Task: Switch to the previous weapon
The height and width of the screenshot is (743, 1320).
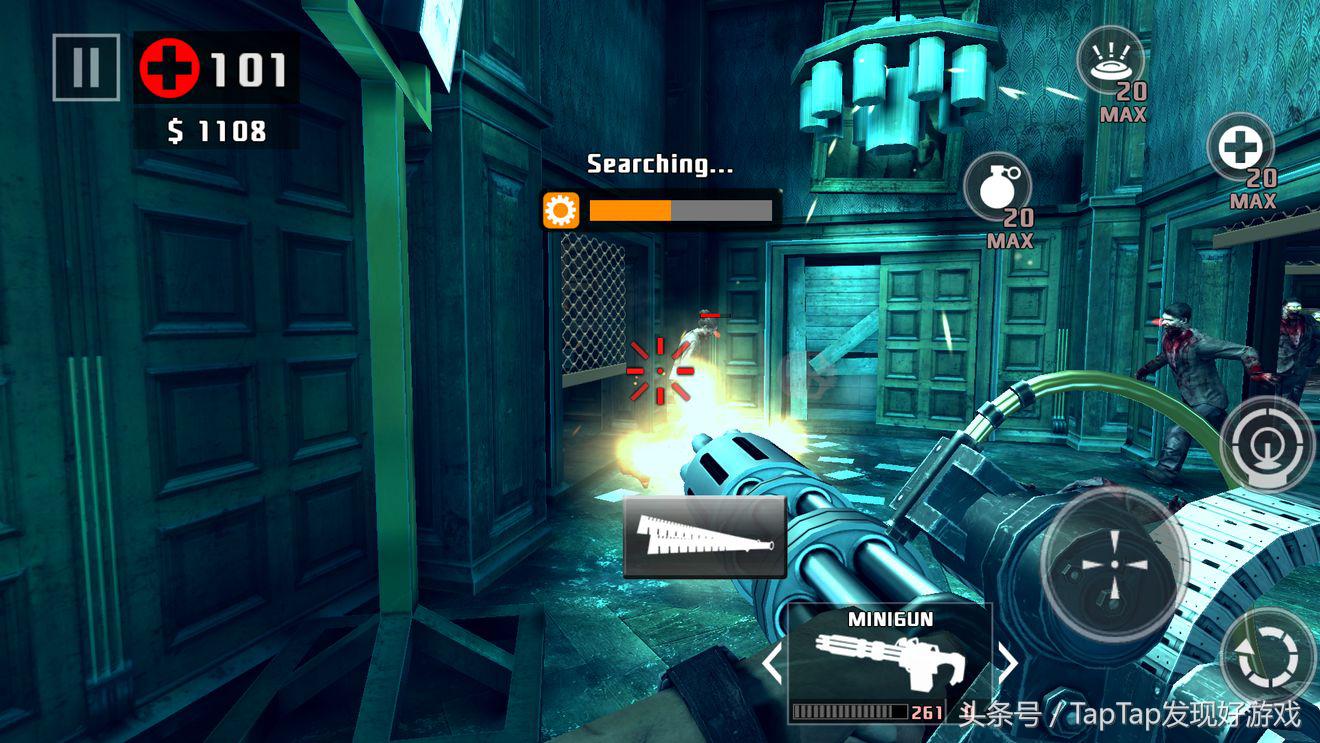Action: (x=771, y=663)
